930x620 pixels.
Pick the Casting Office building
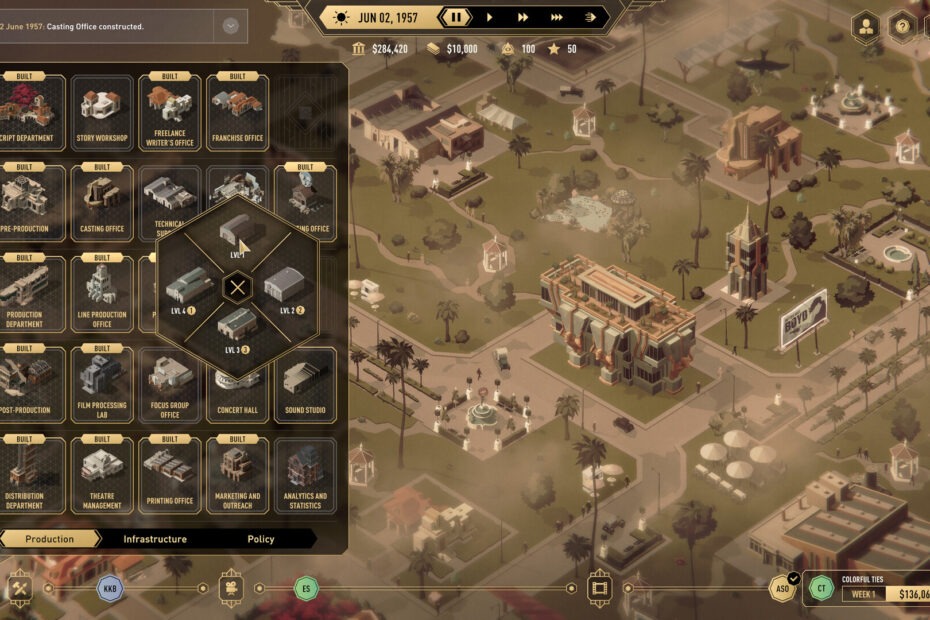point(102,203)
